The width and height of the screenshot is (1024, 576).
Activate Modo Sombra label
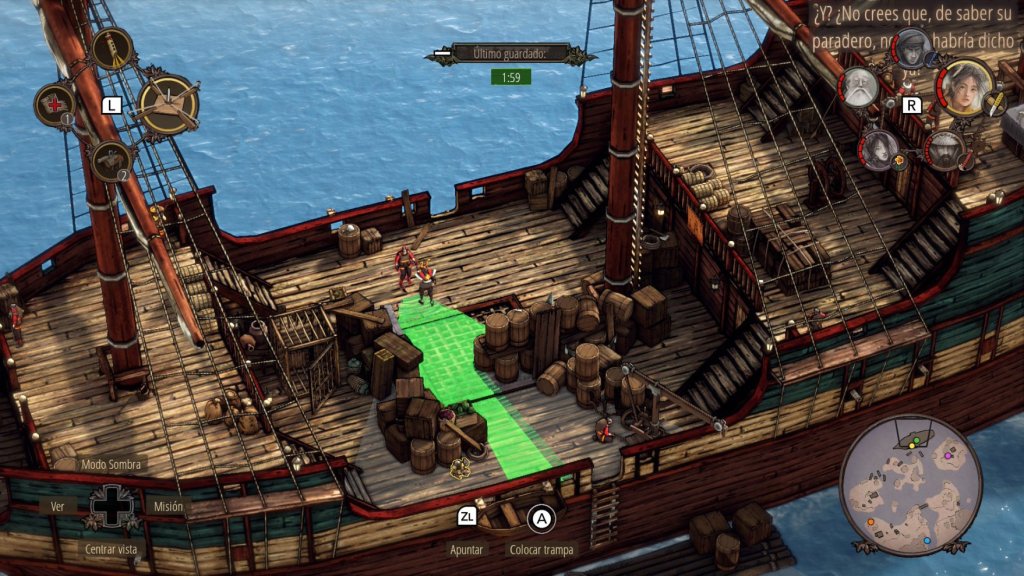(x=113, y=464)
